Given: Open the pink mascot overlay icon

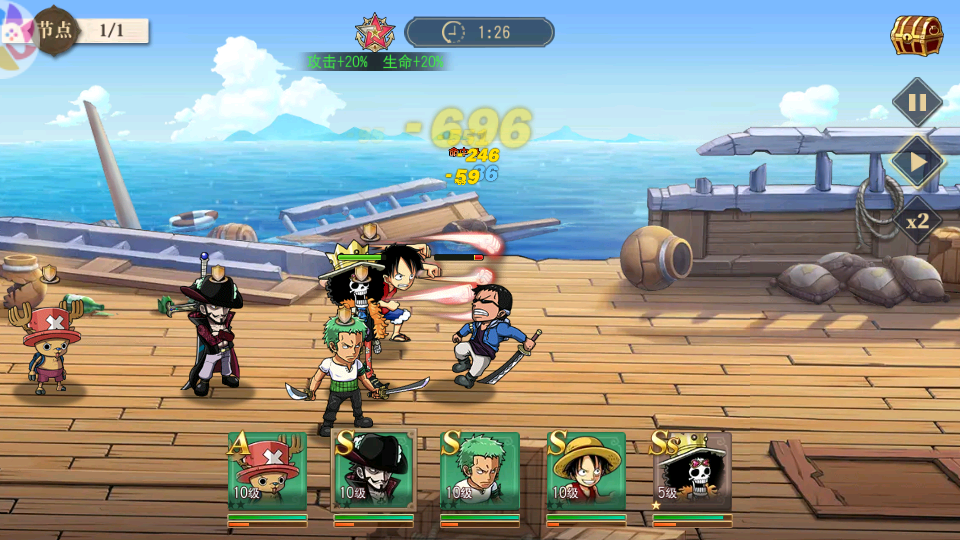Looking at the screenshot, I should click(16, 42).
